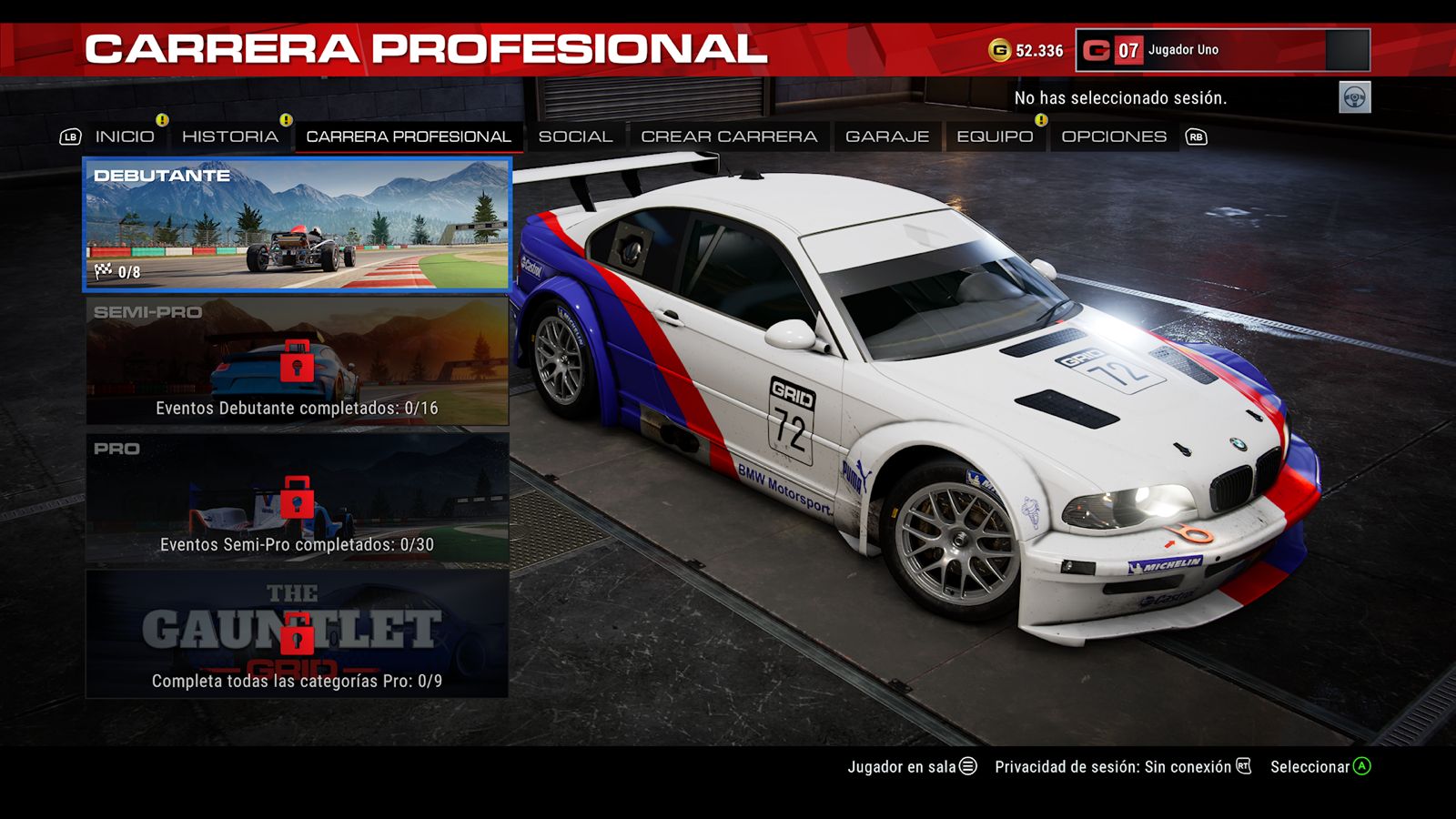Open the Opciones tab
The width and height of the screenshot is (1456, 819).
click(x=1114, y=136)
